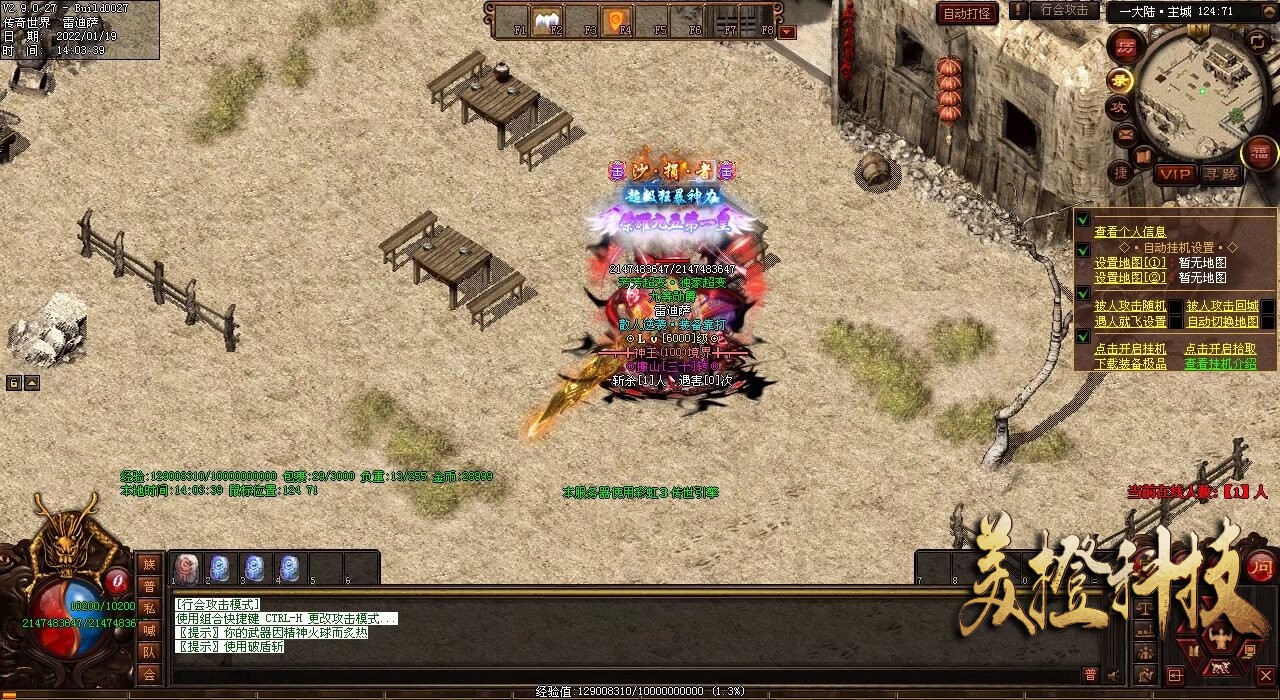Viewport: 1280px width, 700px height.
Task: Click the envelope mail icon
Action: point(1126,133)
